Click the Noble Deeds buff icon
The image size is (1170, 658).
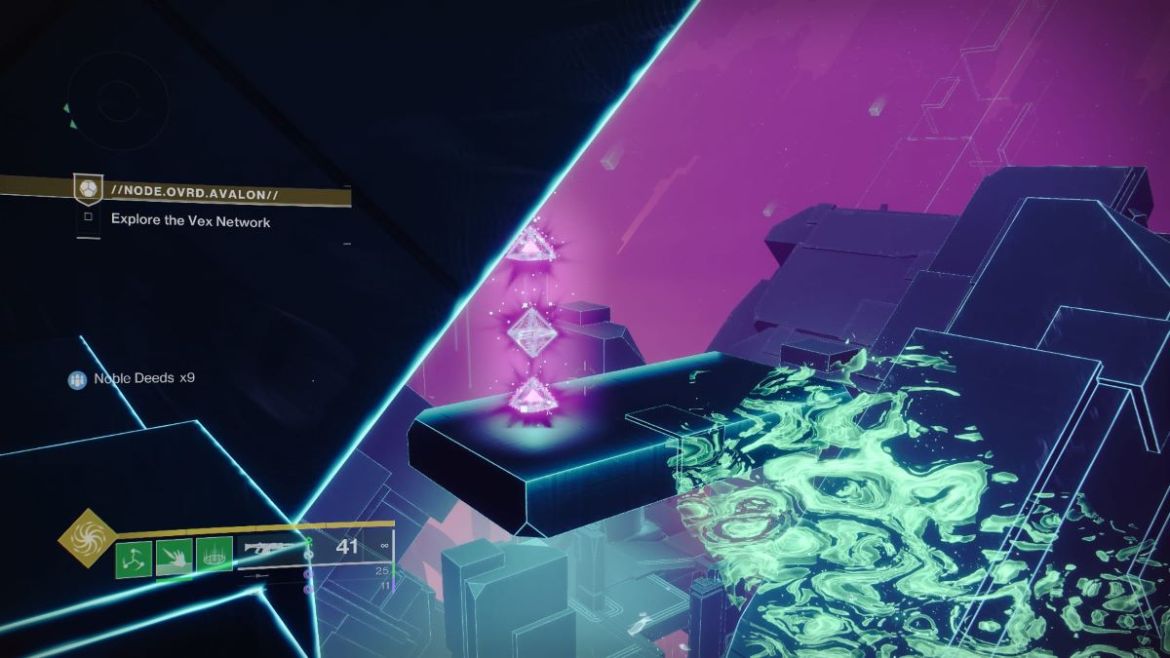pos(78,380)
